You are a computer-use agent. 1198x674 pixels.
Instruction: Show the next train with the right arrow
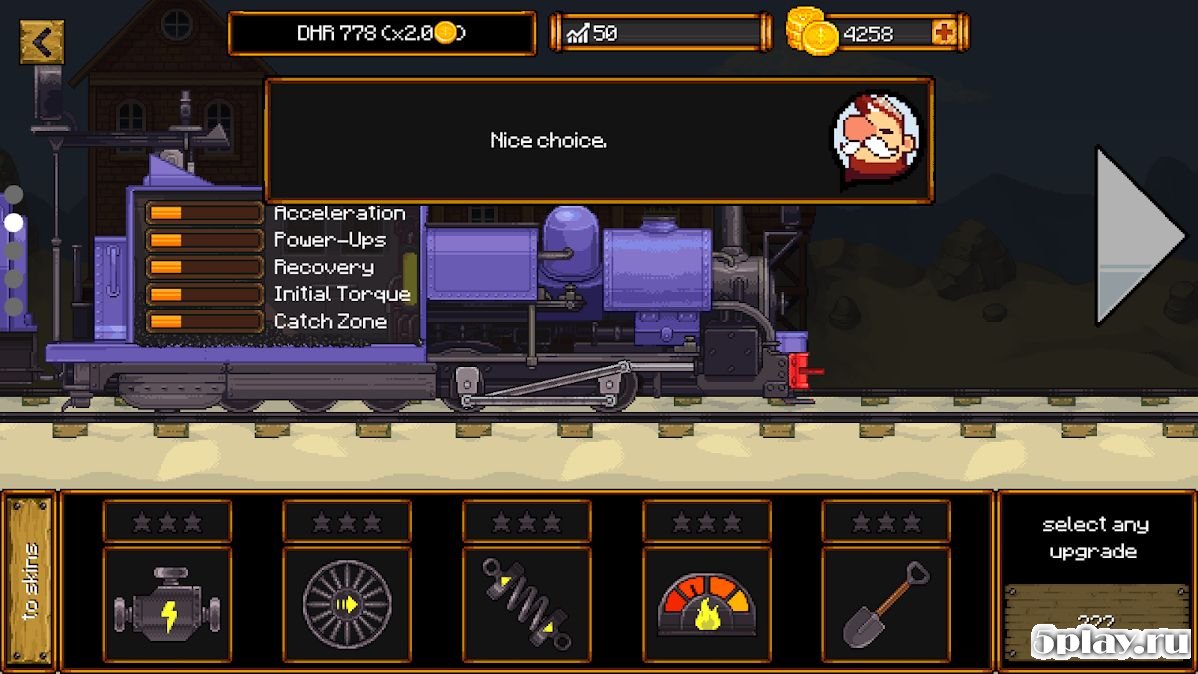[1139, 236]
